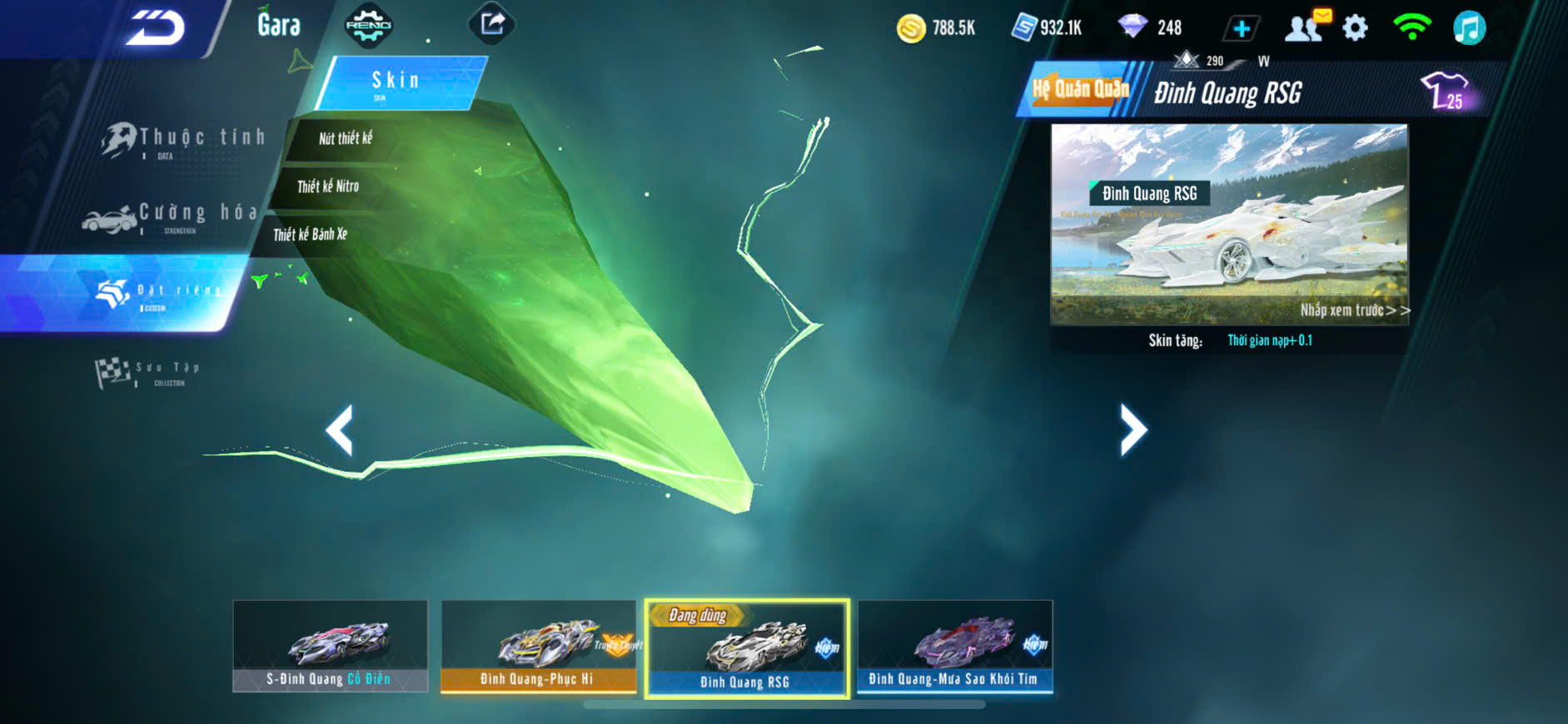The width and height of the screenshot is (1568, 724).
Task: Select the Đinh Quang-Mưa Sao Khói Tím skin
Action: coord(954,646)
